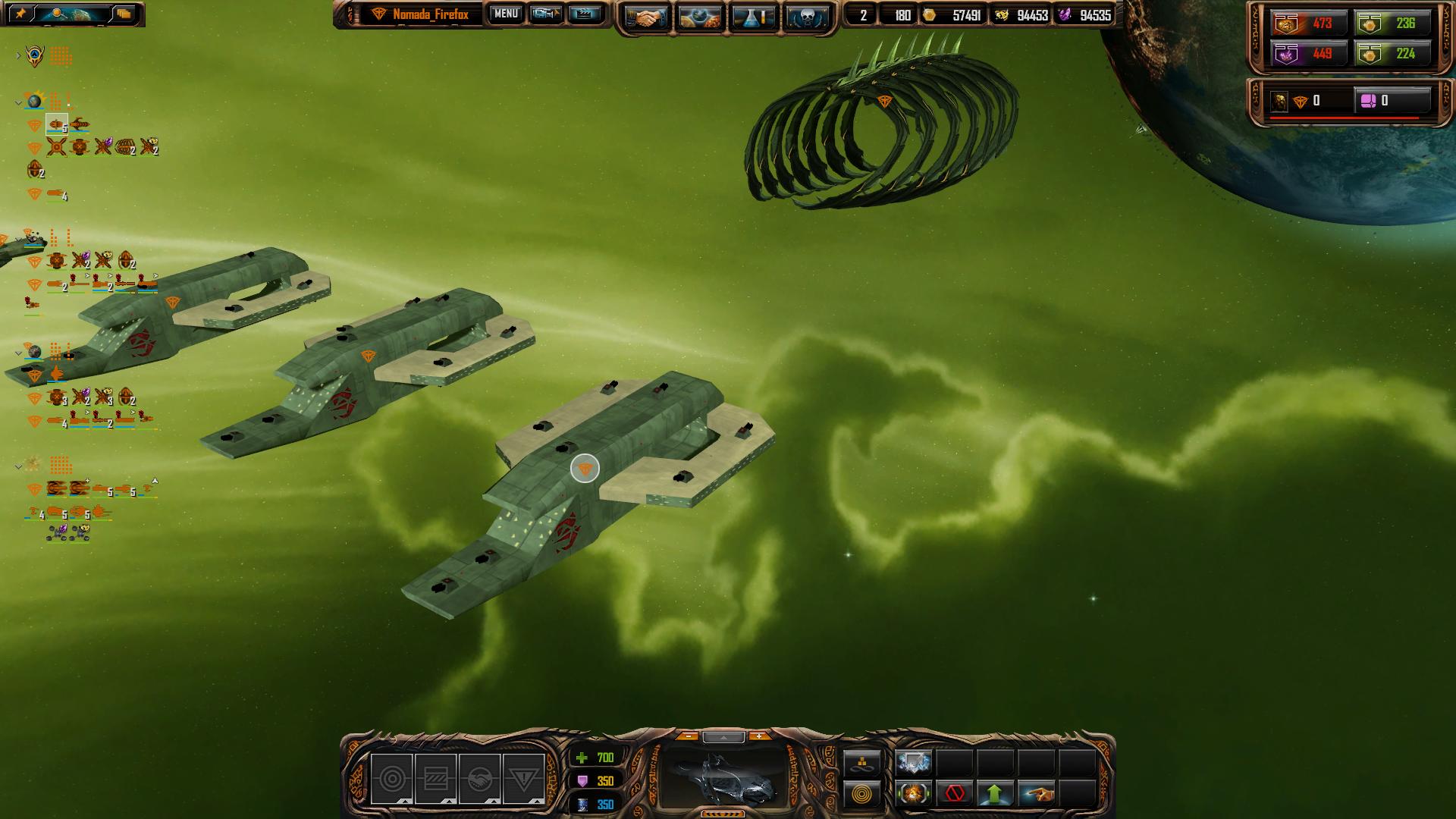Zoom out with the orange minus button
This screenshot has height=819, width=1456.
point(687,736)
